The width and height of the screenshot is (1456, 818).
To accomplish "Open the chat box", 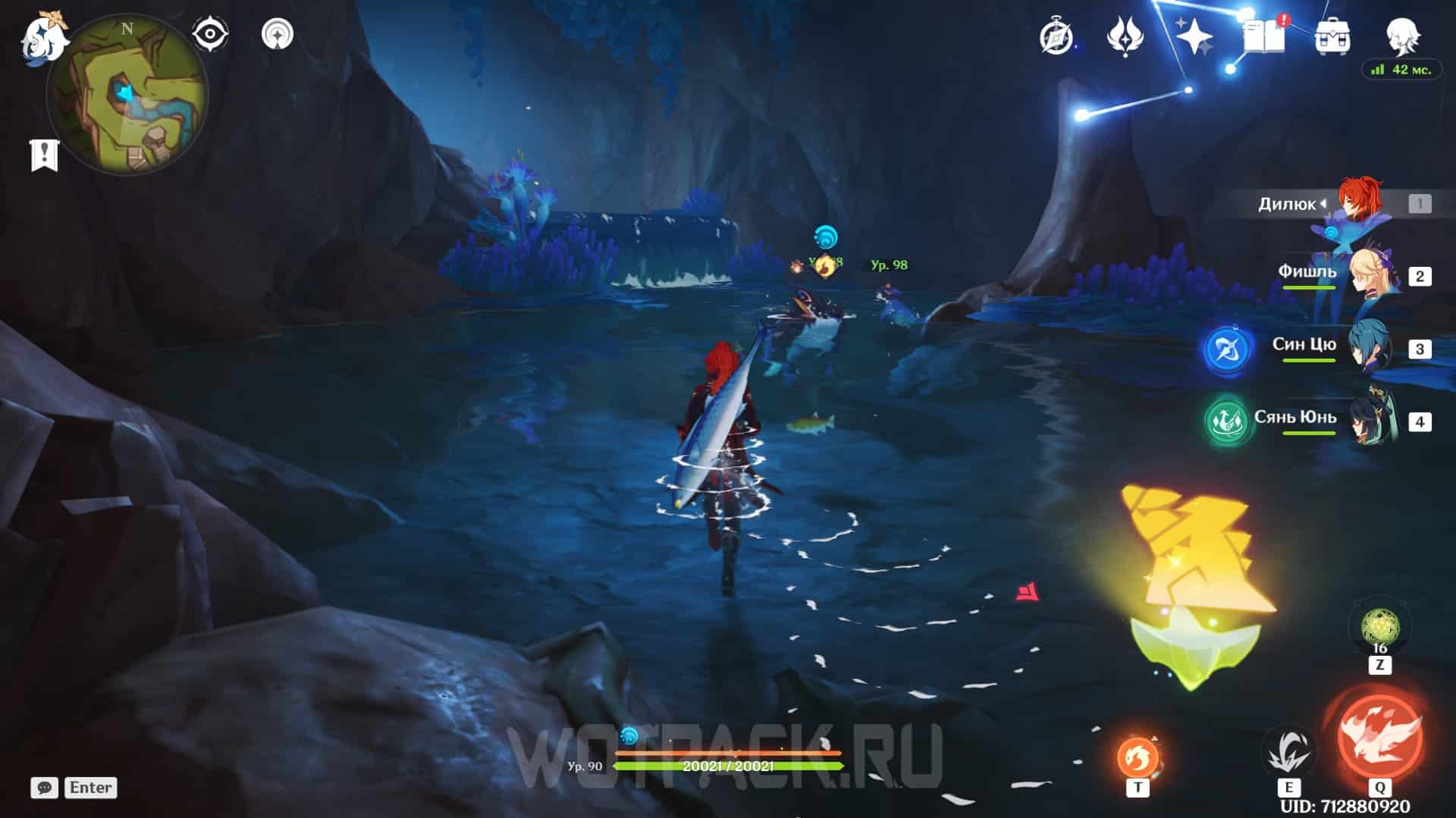I will coord(44,788).
